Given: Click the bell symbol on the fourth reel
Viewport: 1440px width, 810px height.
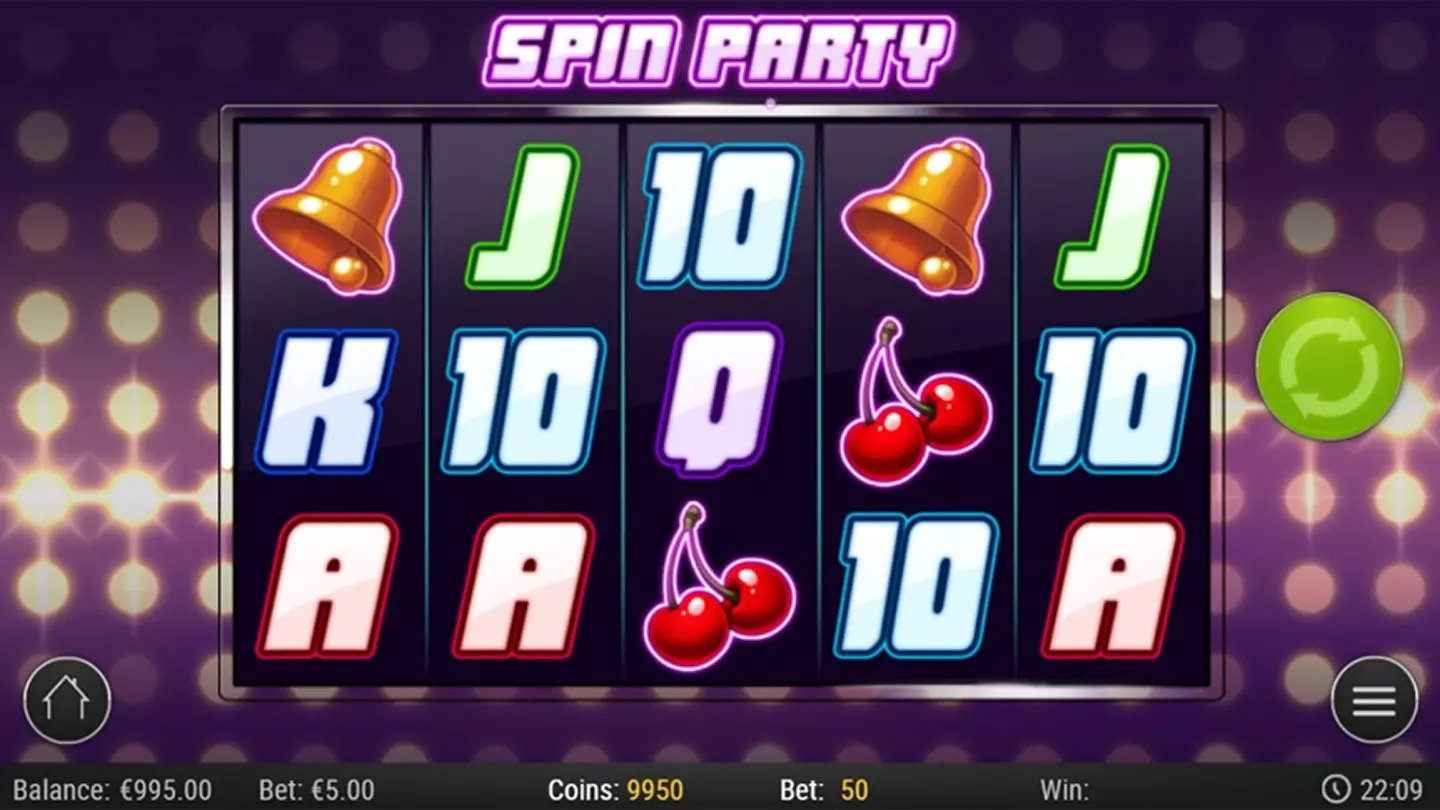Looking at the screenshot, I should coord(917,215).
